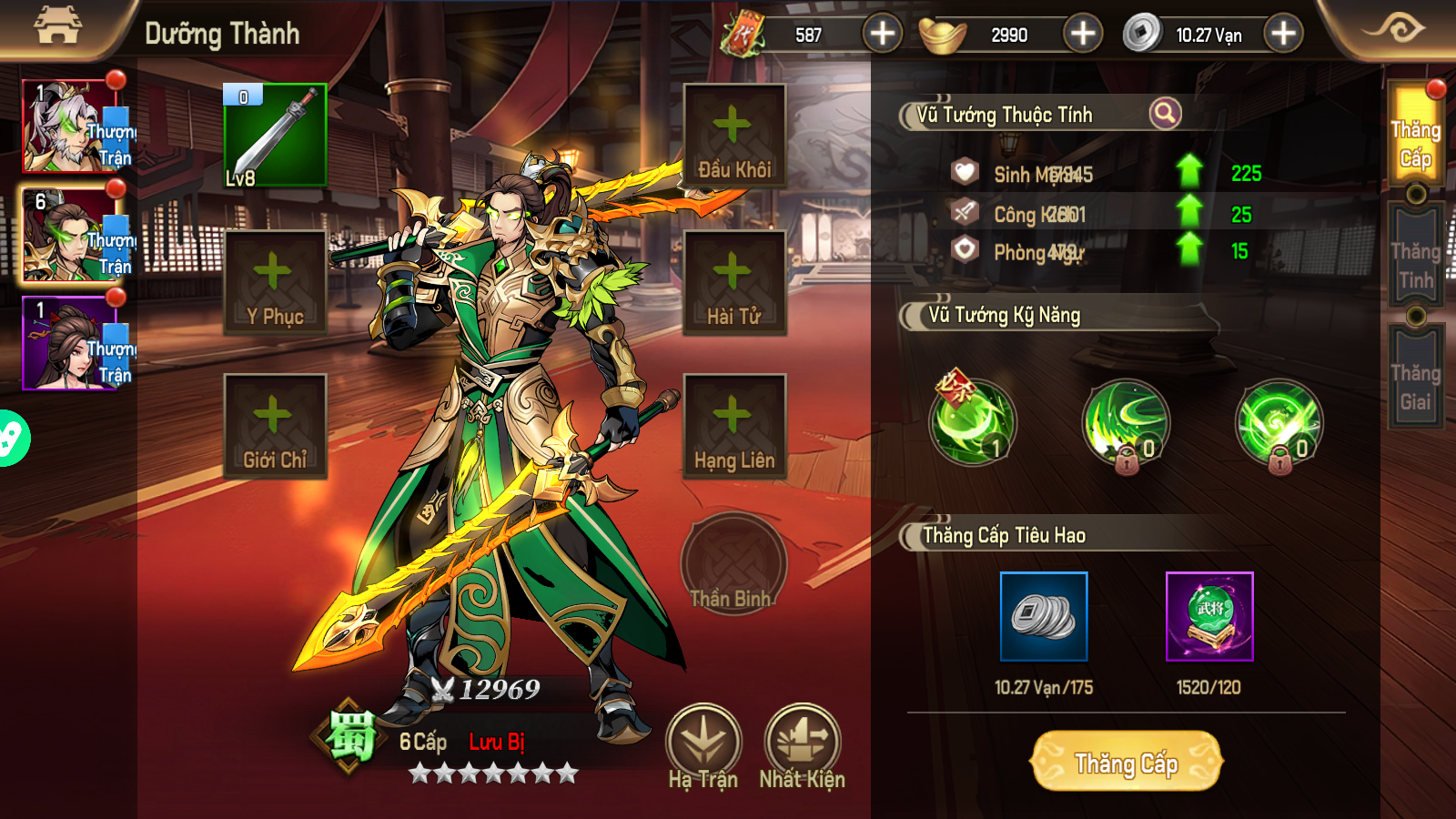This screenshot has width=1456, height=819.
Task: Add silver coins using the plus button
Action: [x=1283, y=35]
